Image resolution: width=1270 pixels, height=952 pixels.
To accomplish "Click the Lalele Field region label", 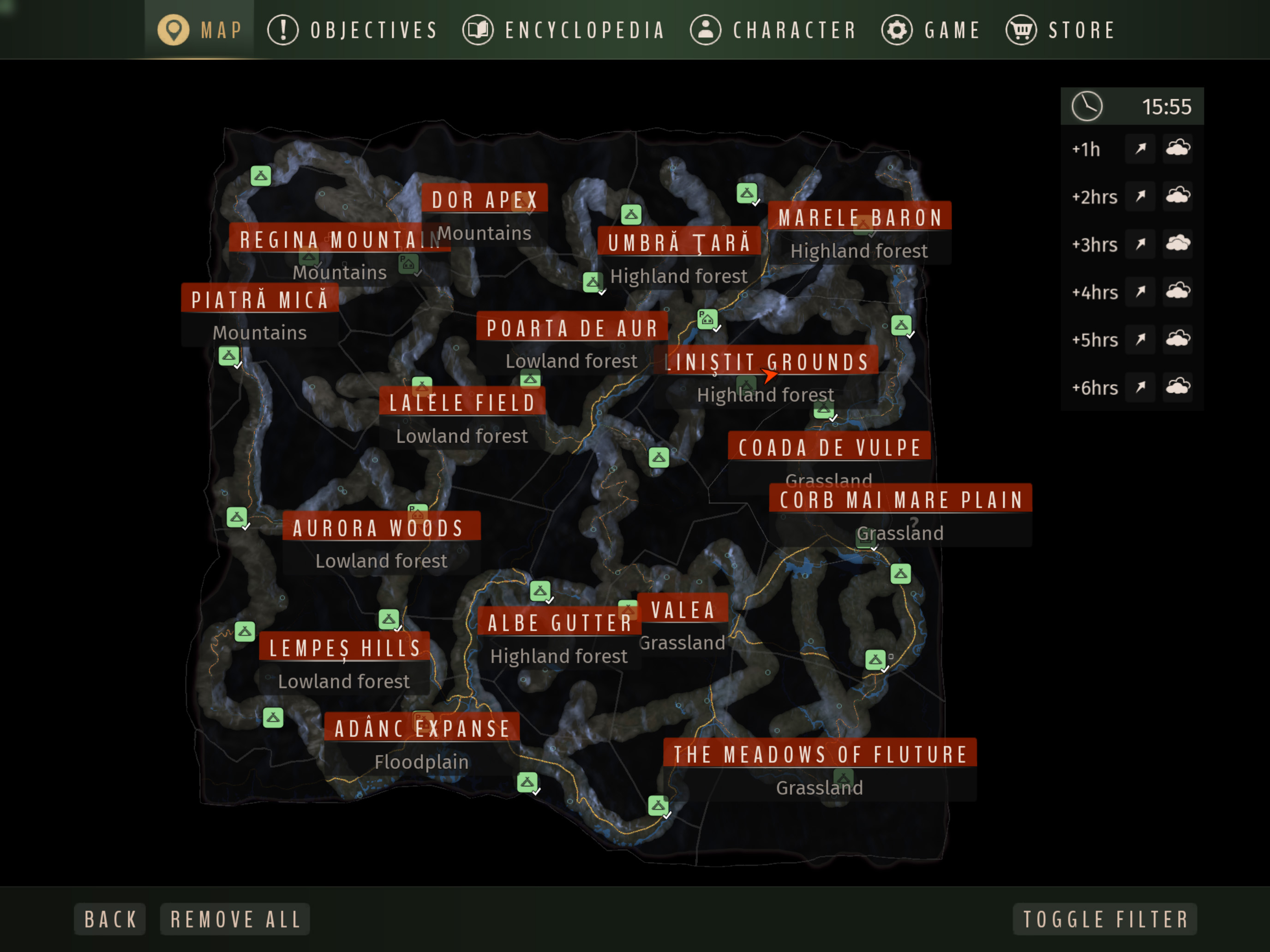I will (462, 402).
